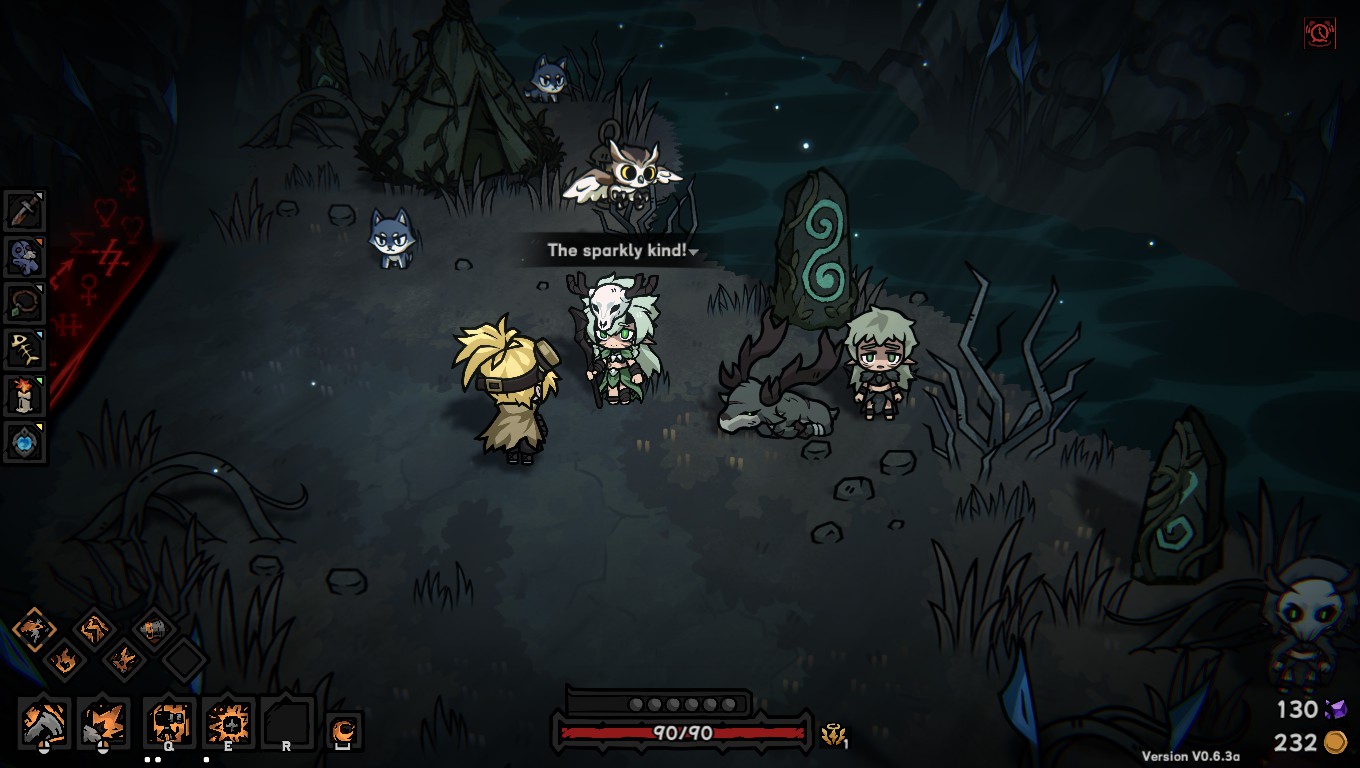
Task: Click the blue voodoo doll item
Action: tap(25, 257)
